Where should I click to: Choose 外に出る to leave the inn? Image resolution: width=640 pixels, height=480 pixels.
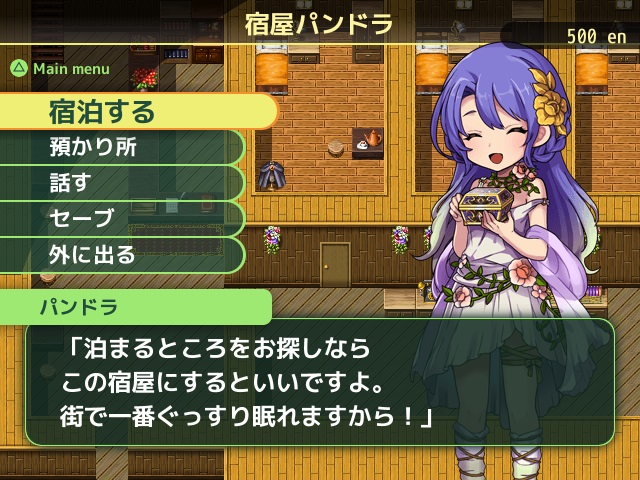point(120,254)
